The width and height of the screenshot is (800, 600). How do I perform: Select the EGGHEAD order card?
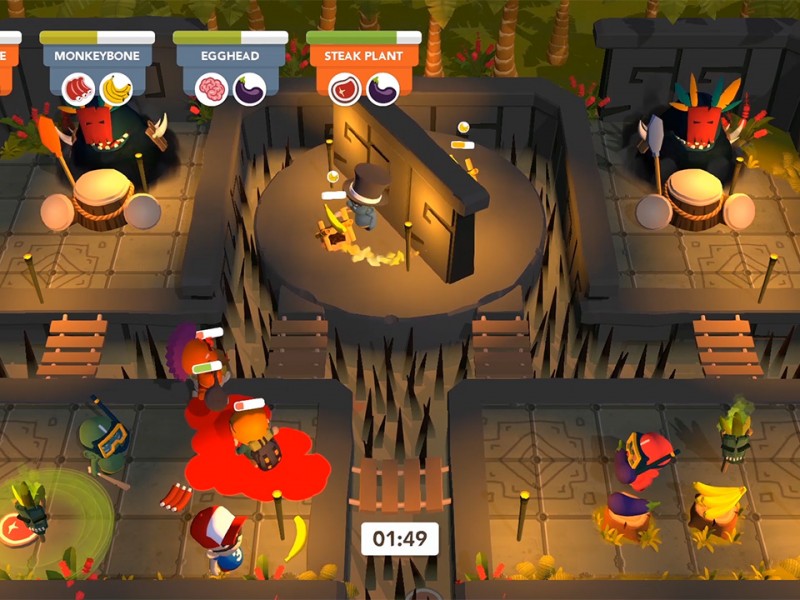[x=230, y=57]
